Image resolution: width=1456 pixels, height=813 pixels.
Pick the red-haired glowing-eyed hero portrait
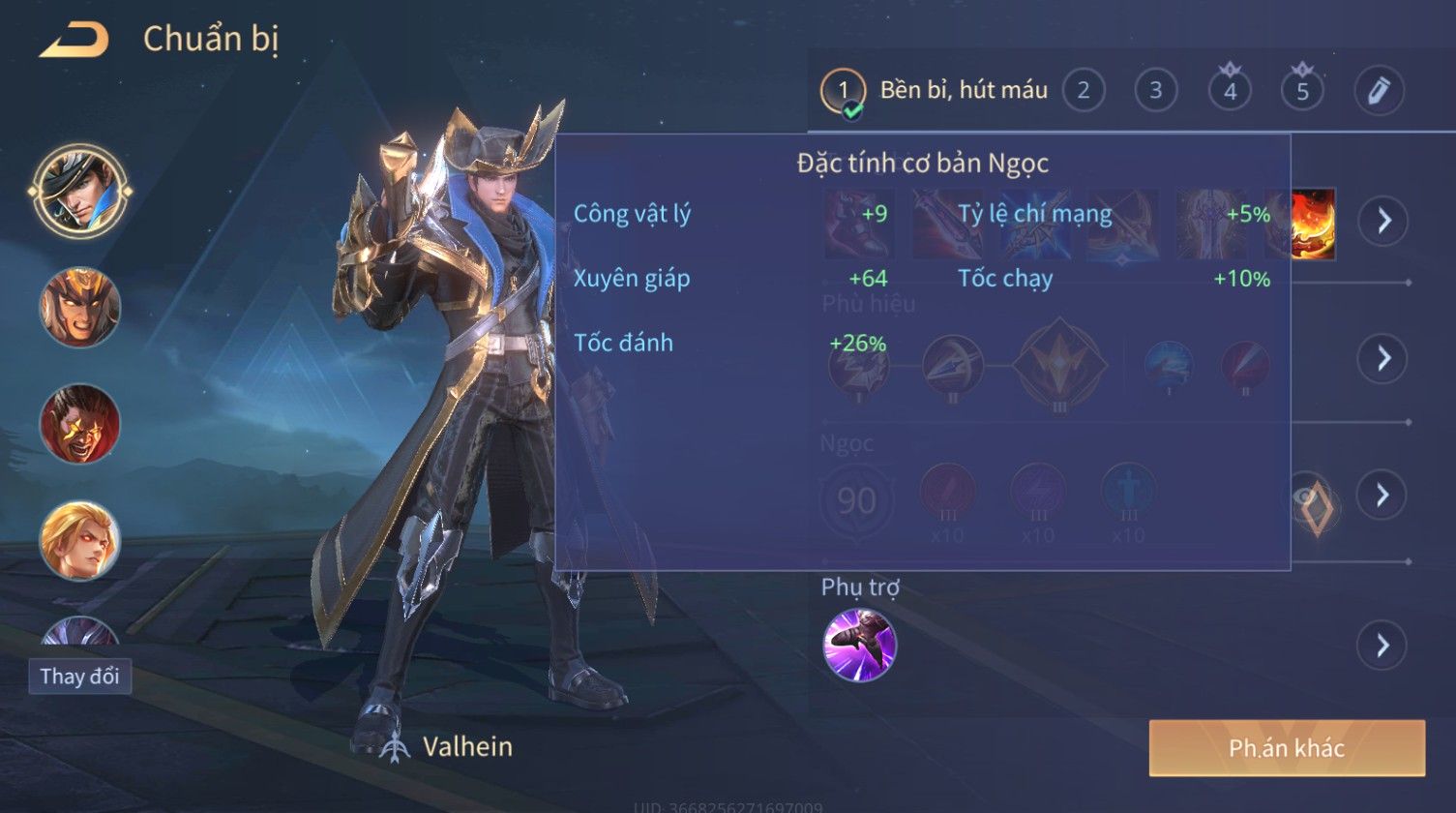(79, 424)
